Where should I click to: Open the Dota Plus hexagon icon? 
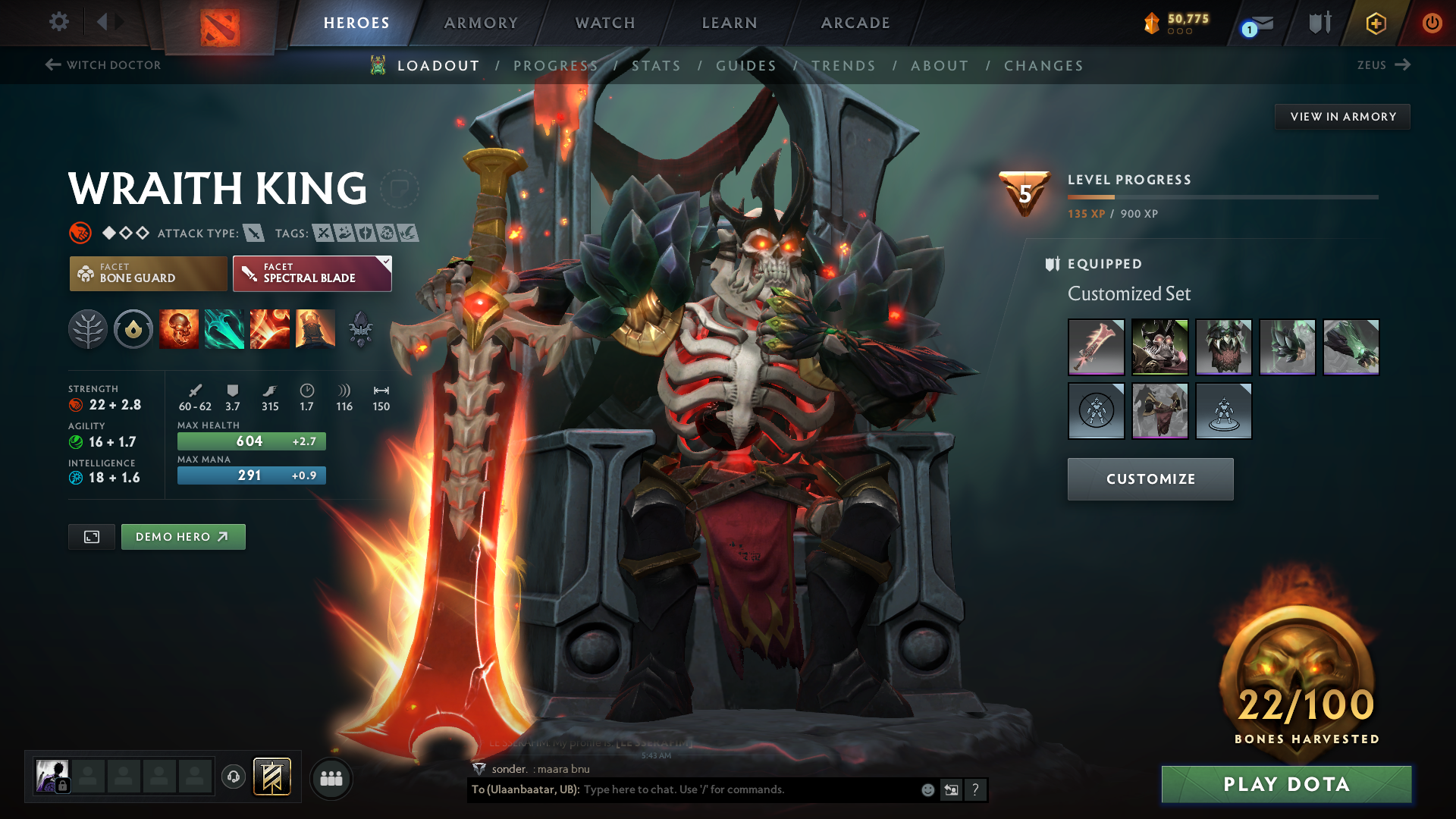click(x=1376, y=23)
